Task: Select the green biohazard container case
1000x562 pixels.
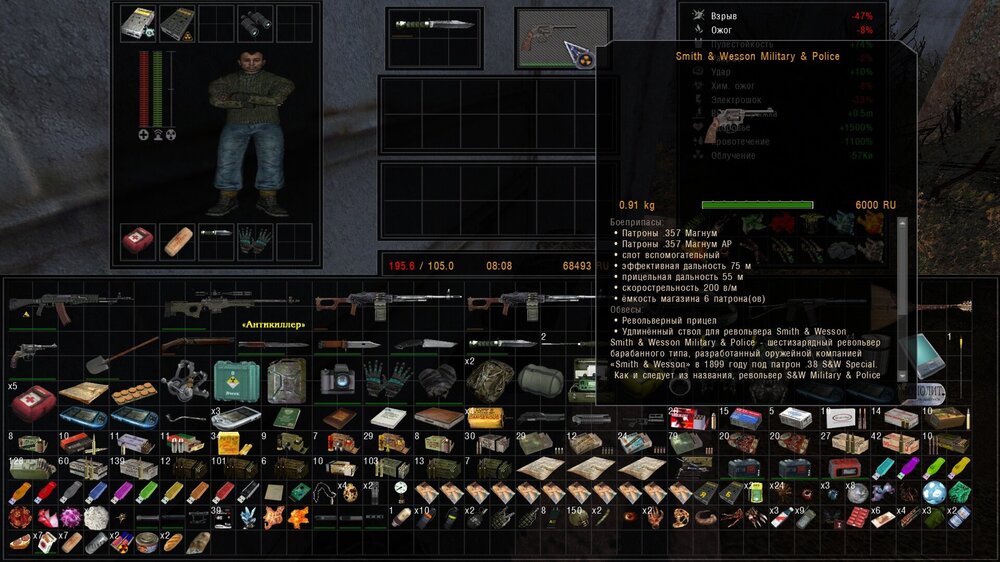Action: [236, 380]
